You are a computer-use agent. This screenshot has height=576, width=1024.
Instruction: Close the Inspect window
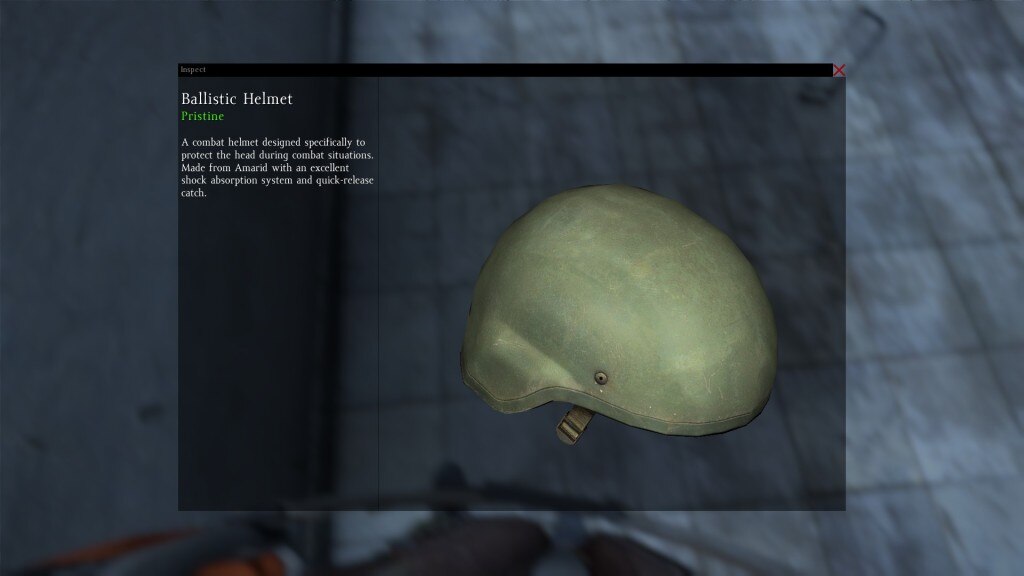(839, 70)
